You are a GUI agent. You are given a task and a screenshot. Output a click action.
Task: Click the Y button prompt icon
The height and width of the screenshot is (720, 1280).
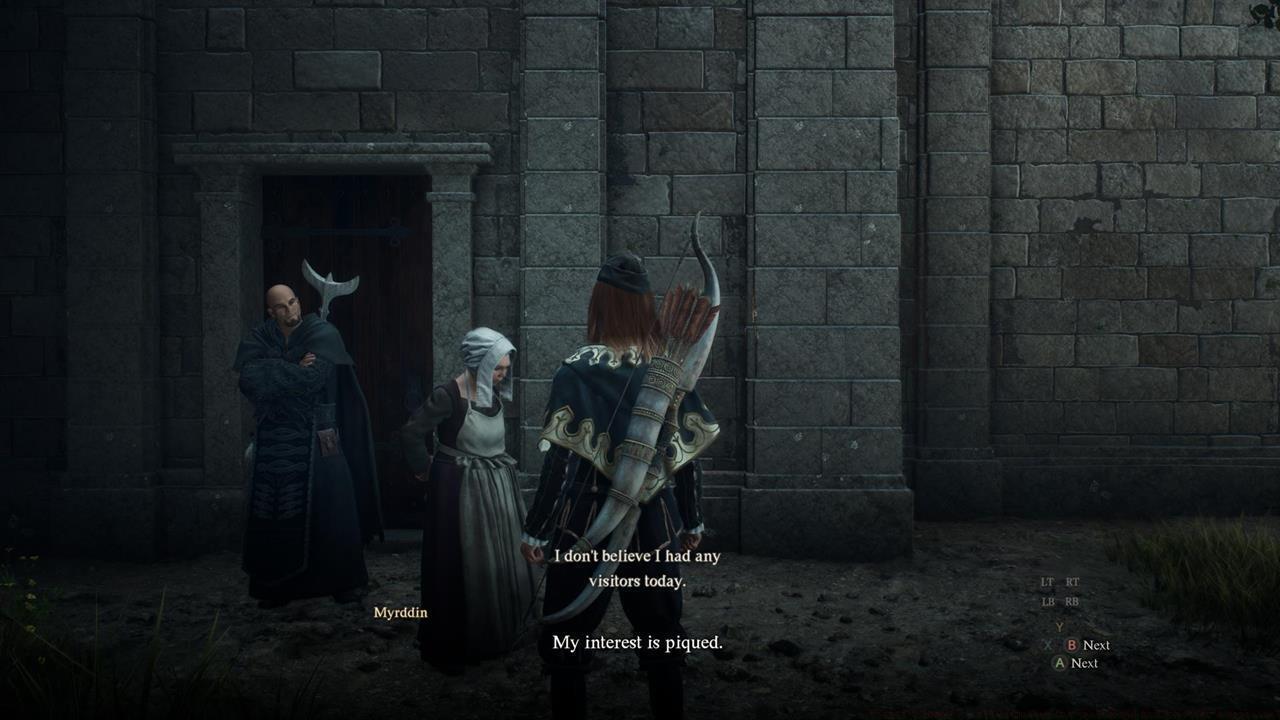pos(1059,626)
